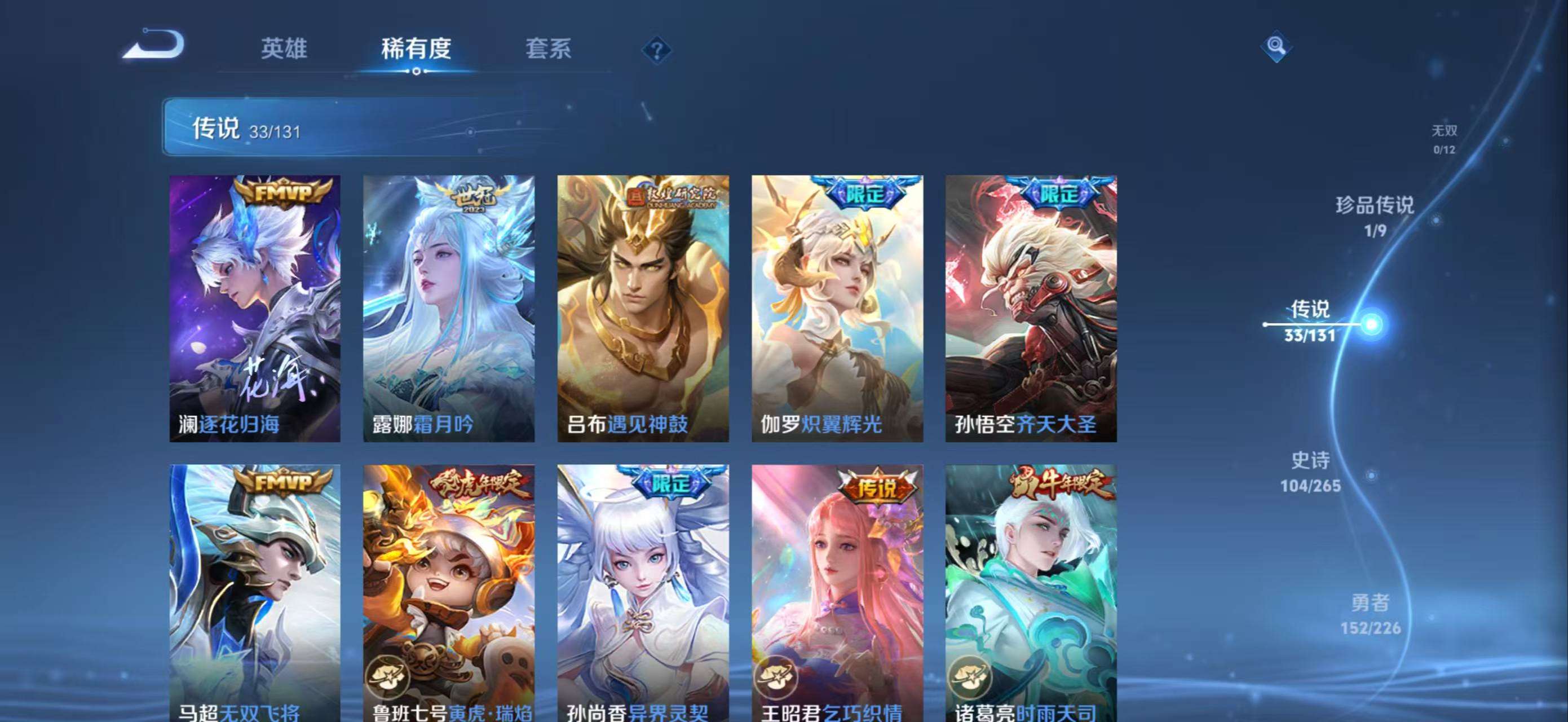The image size is (1568, 722).
Task: Switch to the 英雄 tab
Action: [x=284, y=49]
